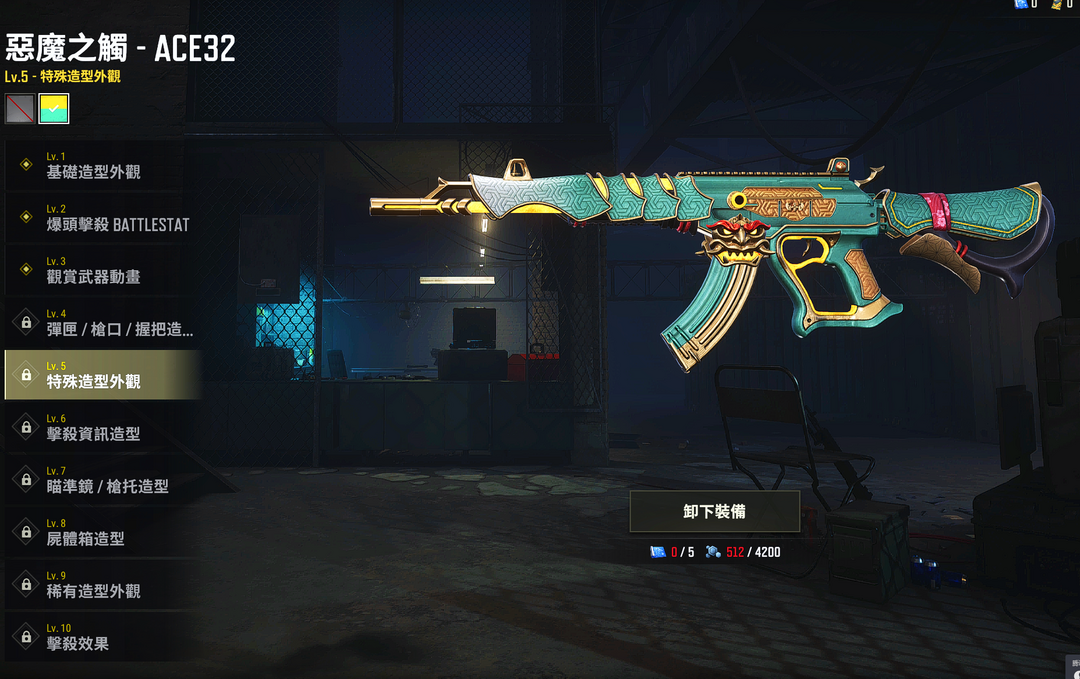The width and height of the screenshot is (1080, 679).
Task: Click the 卸下裝備 unequip button
Action: (x=714, y=511)
